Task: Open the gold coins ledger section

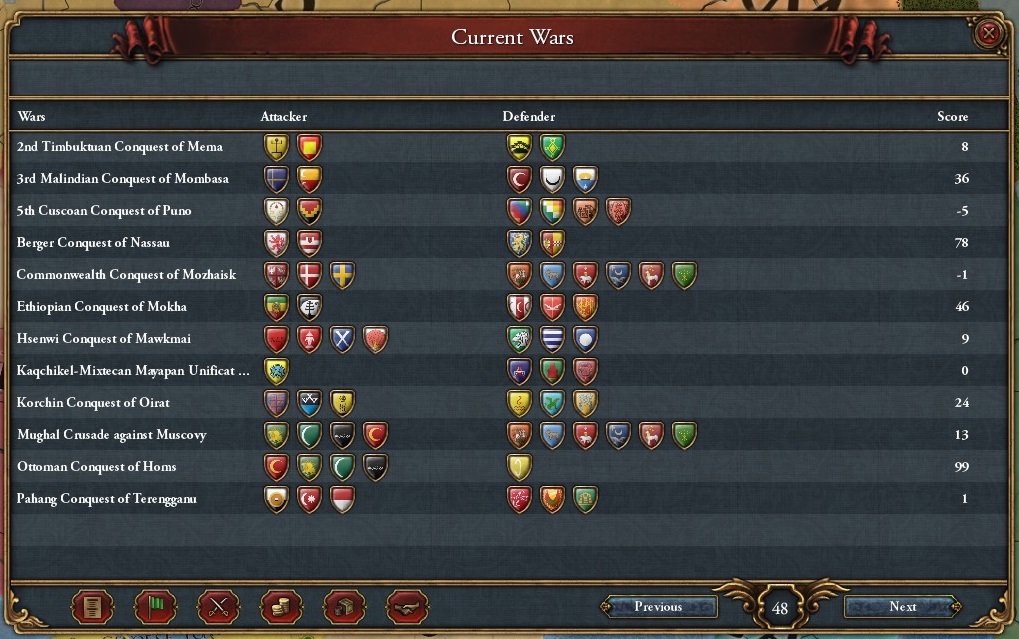Action: (281, 607)
